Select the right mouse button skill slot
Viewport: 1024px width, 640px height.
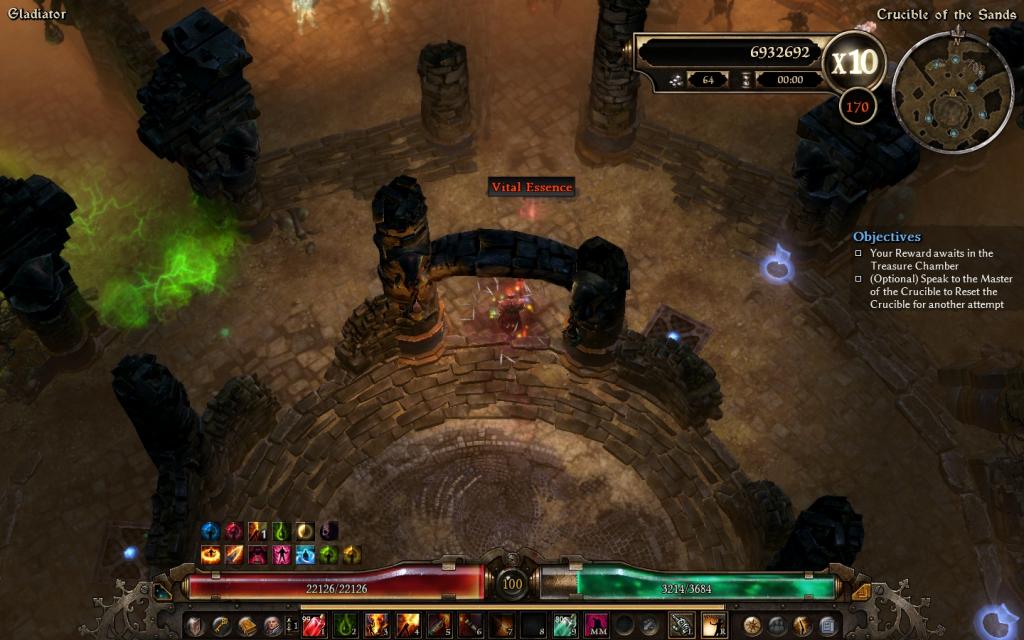[714, 626]
